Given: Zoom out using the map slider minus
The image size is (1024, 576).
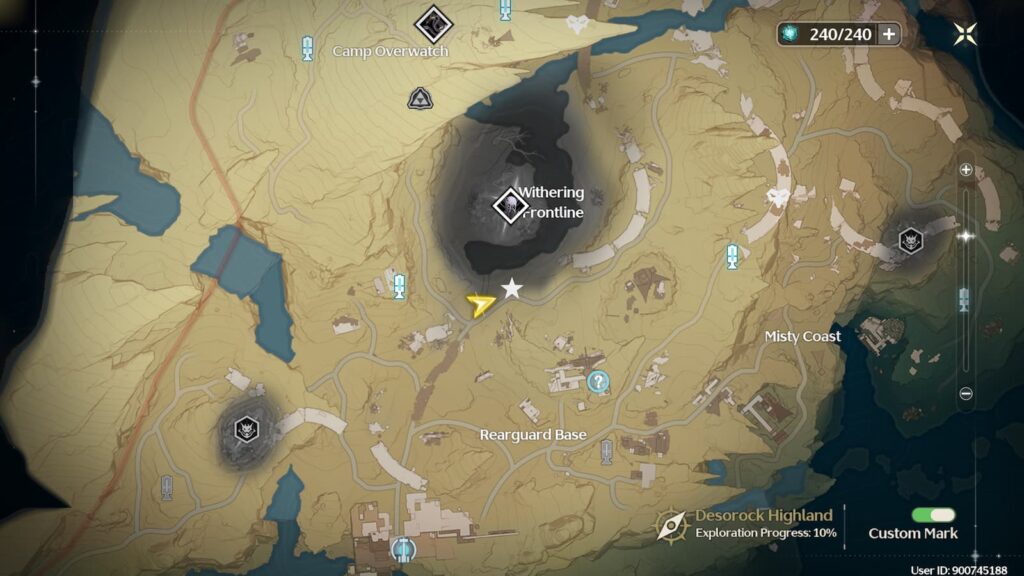Looking at the screenshot, I should 966,394.
